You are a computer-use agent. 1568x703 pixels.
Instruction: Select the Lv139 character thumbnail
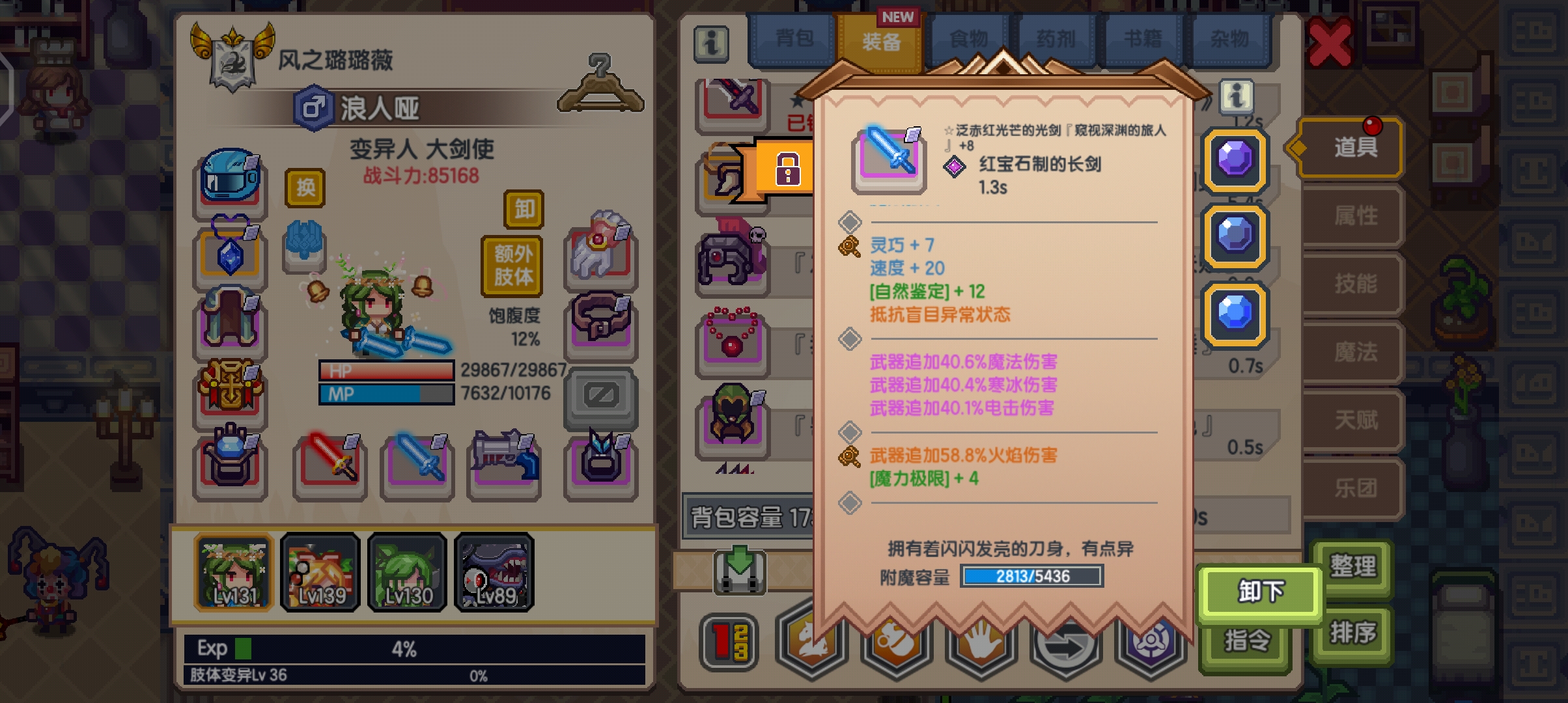[319, 573]
